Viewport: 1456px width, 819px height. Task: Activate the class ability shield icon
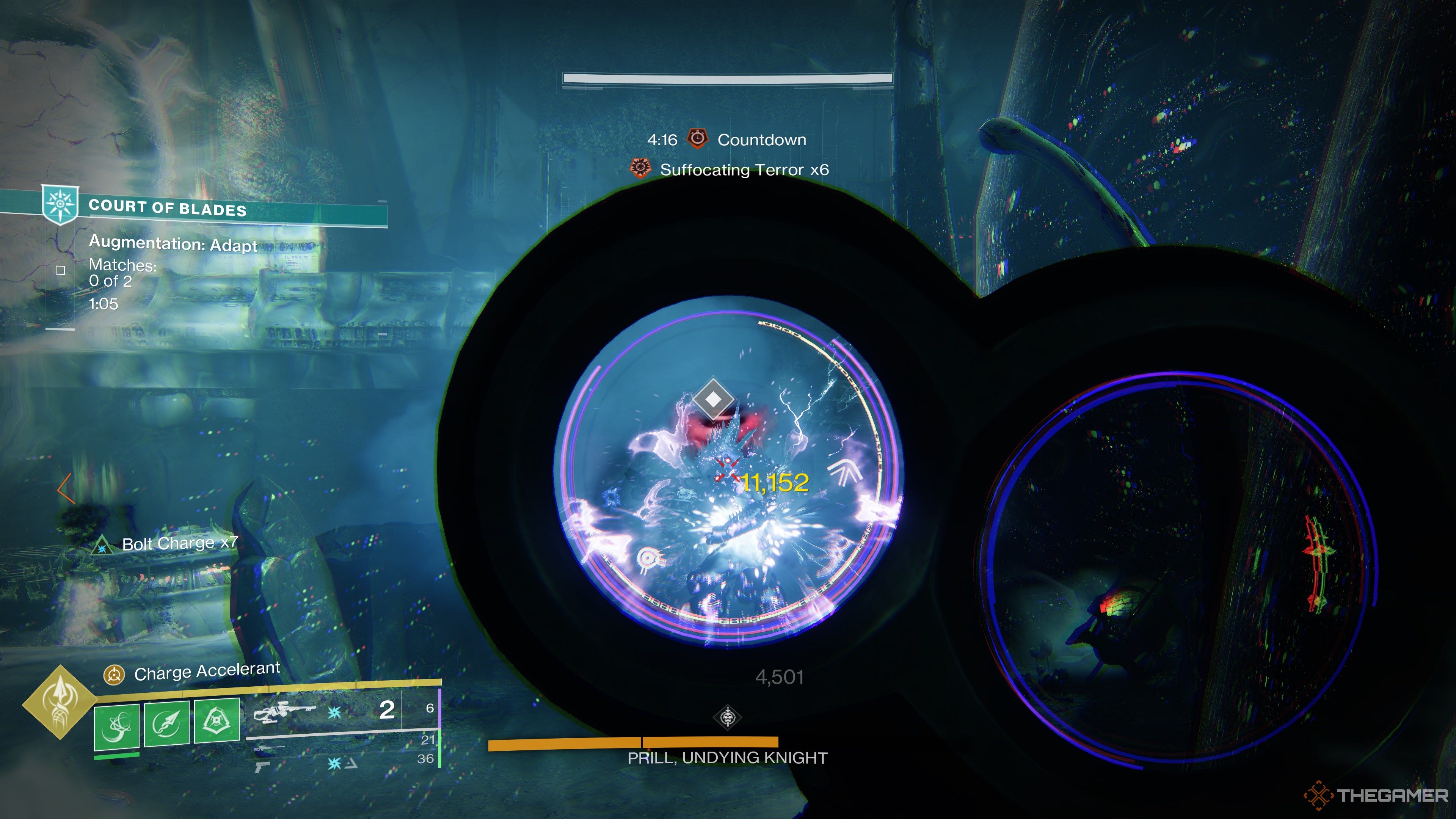click(x=217, y=720)
